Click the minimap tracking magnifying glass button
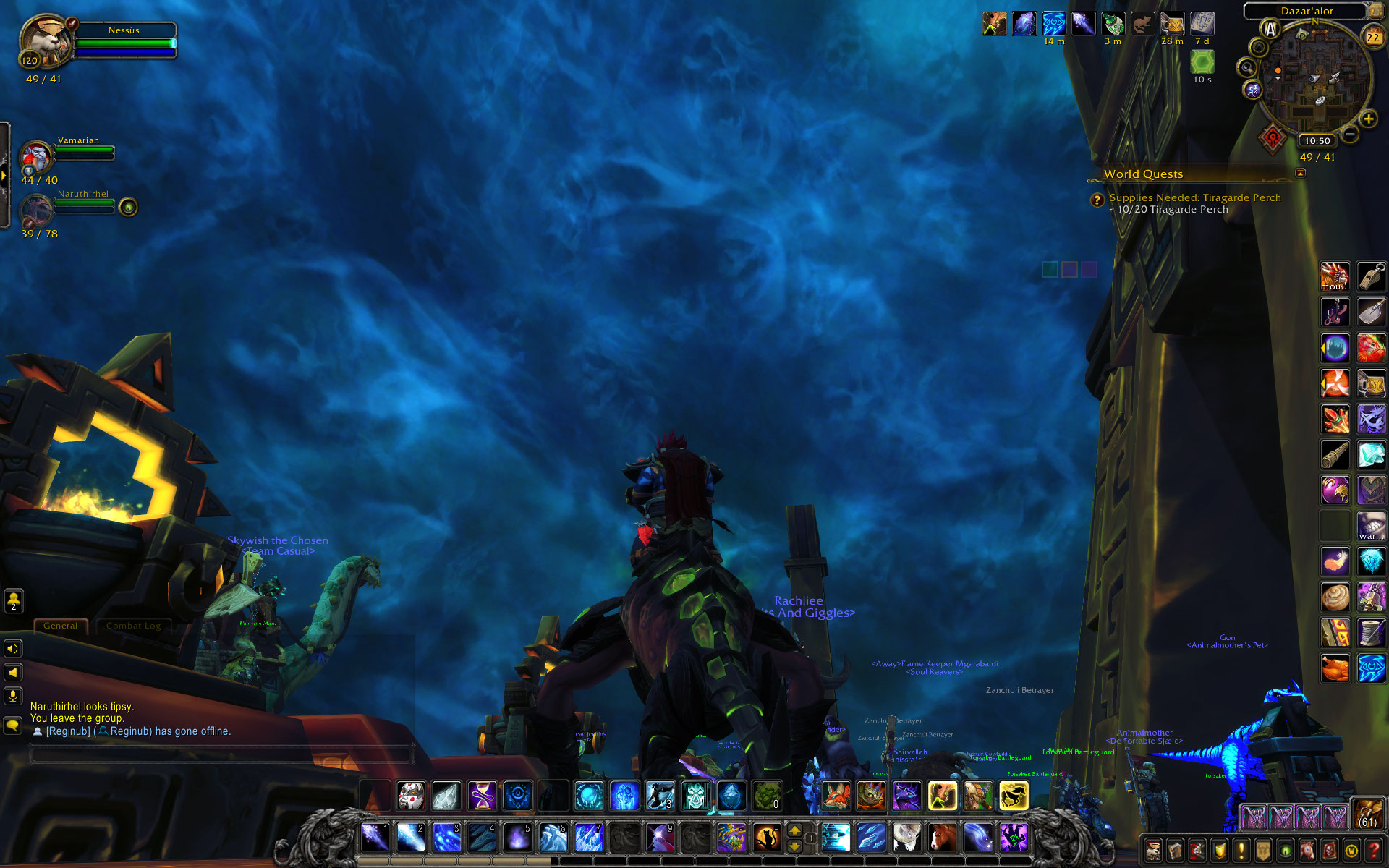This screenshot has height=868, width=1389. tap(1246, 68)
